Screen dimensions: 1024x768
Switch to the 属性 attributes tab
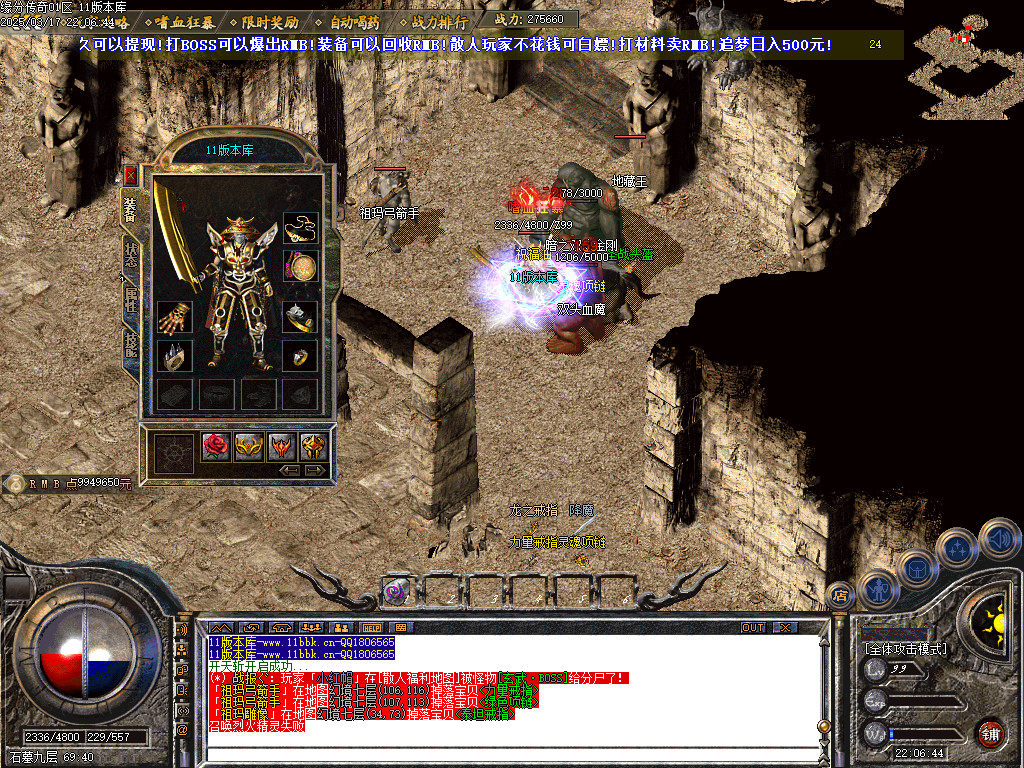click(x=131, y=298)
